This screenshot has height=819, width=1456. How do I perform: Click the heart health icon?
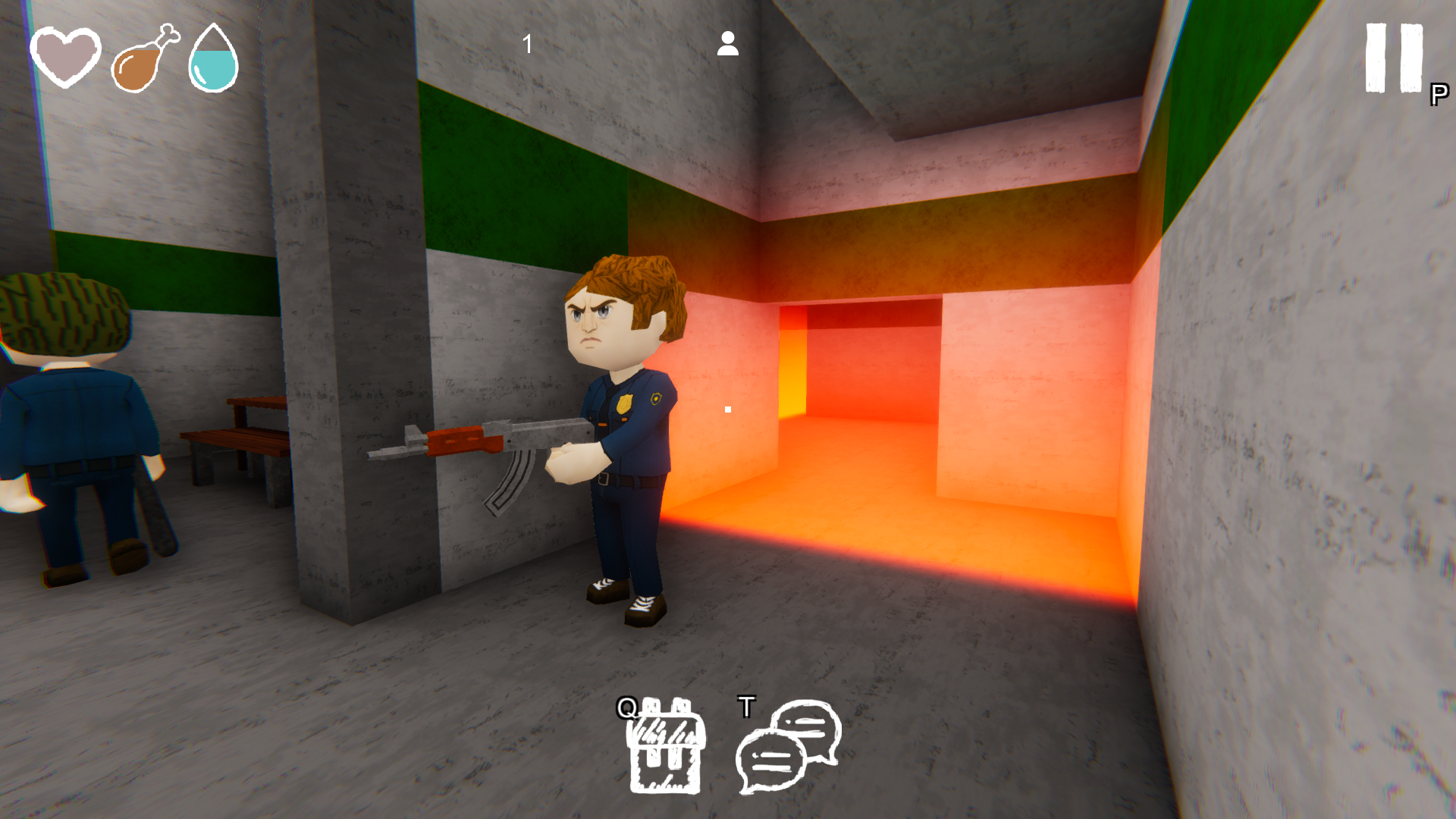click(x=64, y=57)
